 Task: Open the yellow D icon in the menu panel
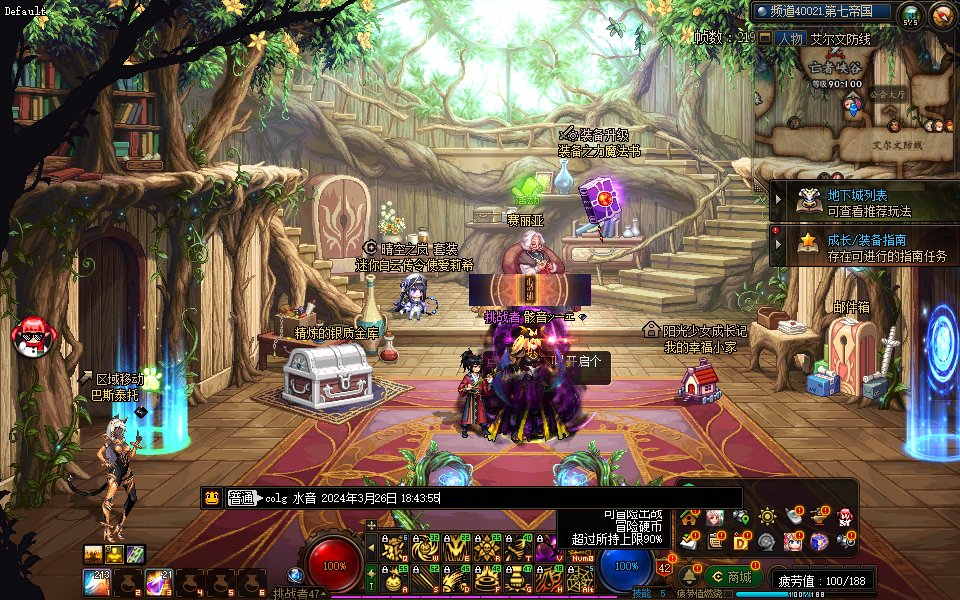pyautogui.click(x=741, y=542)
